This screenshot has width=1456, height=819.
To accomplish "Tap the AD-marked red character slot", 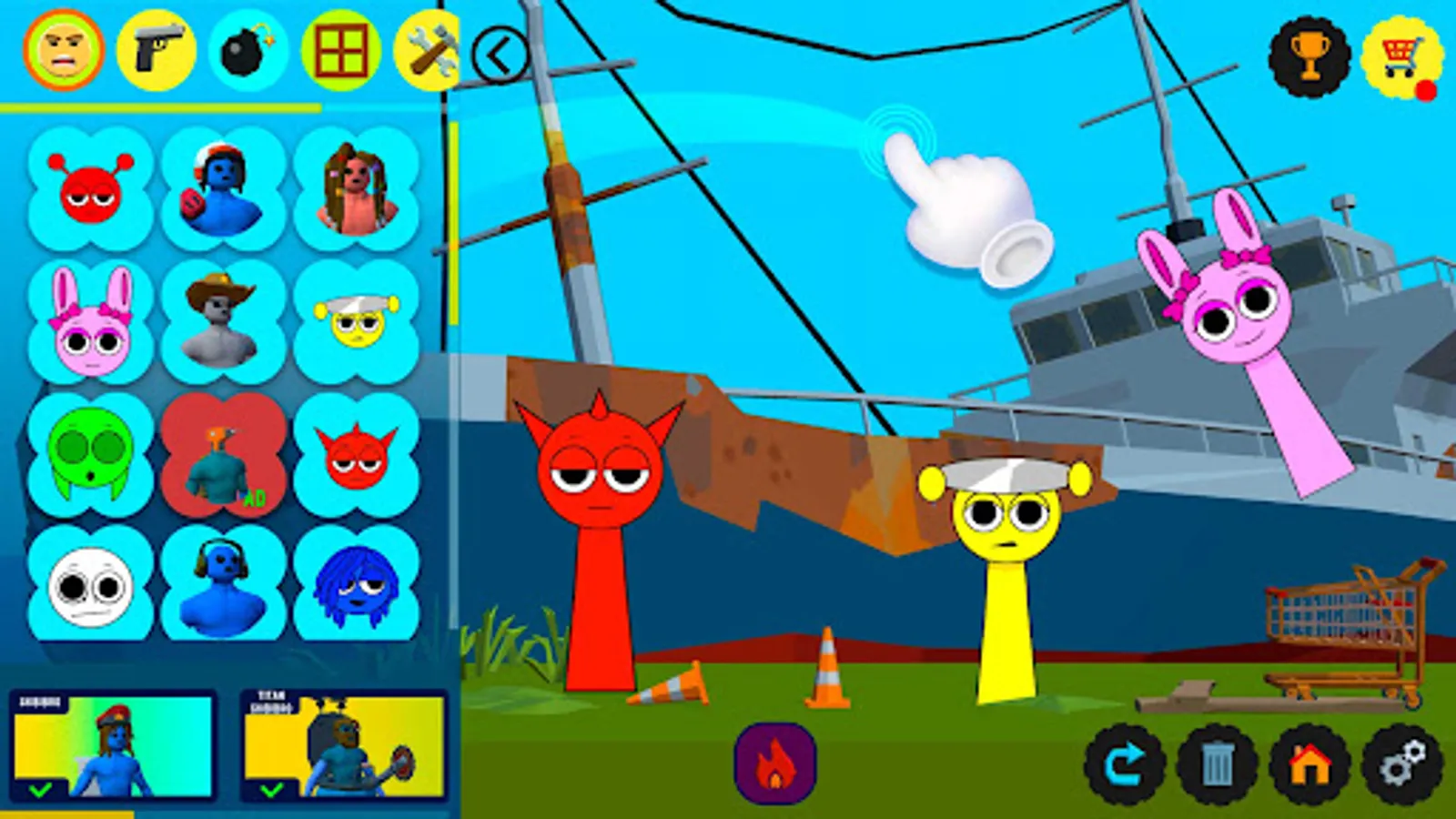I will tap(217, 457).
